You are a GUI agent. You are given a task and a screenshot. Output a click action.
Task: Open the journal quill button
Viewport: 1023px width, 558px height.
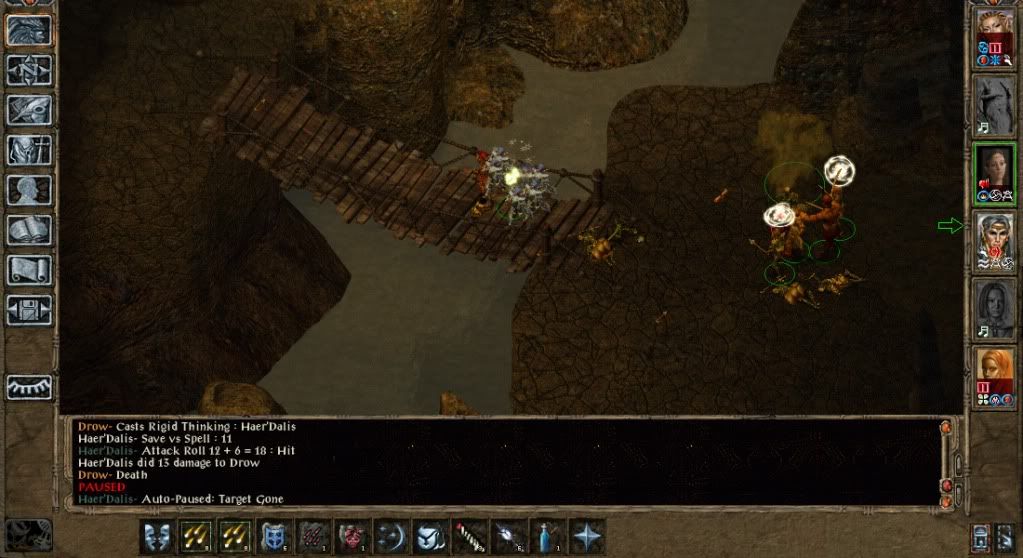coord(29,109)
